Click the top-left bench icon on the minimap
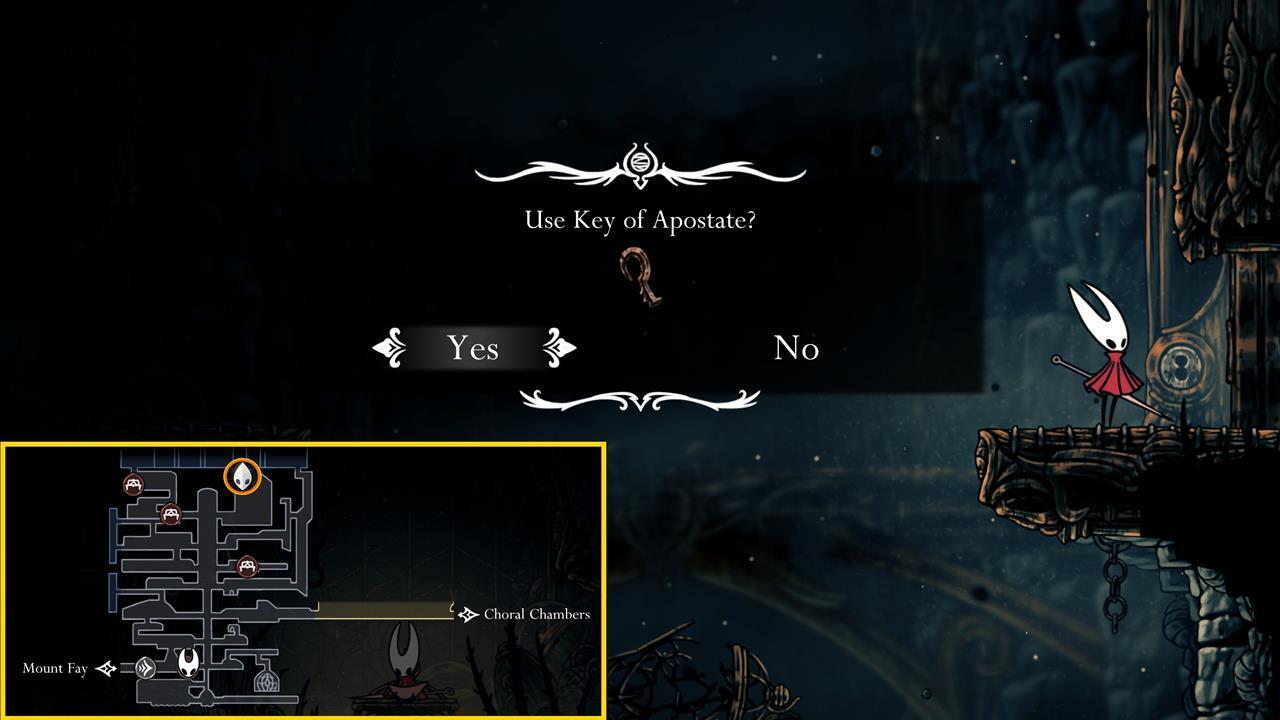1280x720 pixels. [x=133, y=484]
